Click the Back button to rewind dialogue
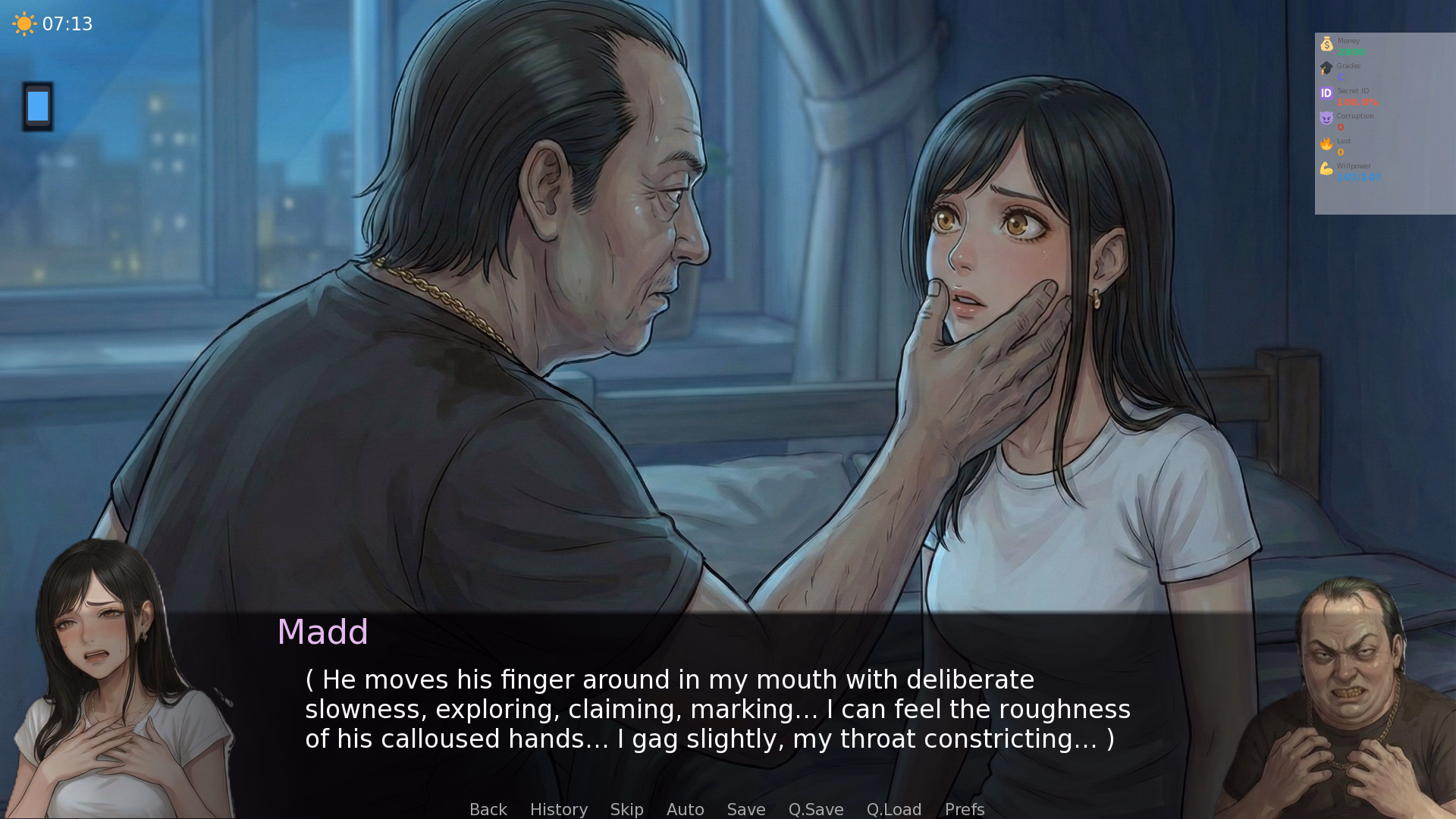1456x819 pixels. (488, 809)
